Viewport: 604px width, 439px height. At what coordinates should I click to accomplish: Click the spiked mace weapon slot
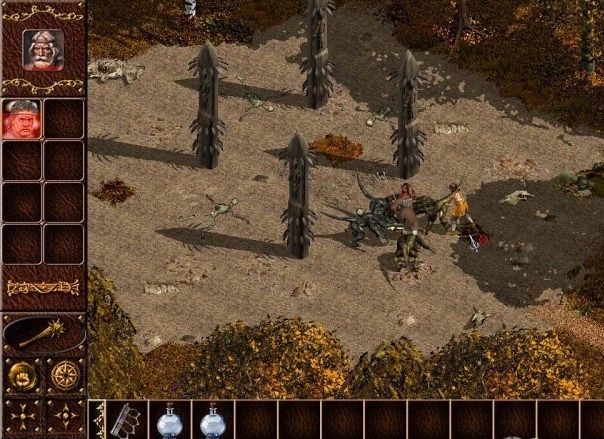tap(43, 333)
